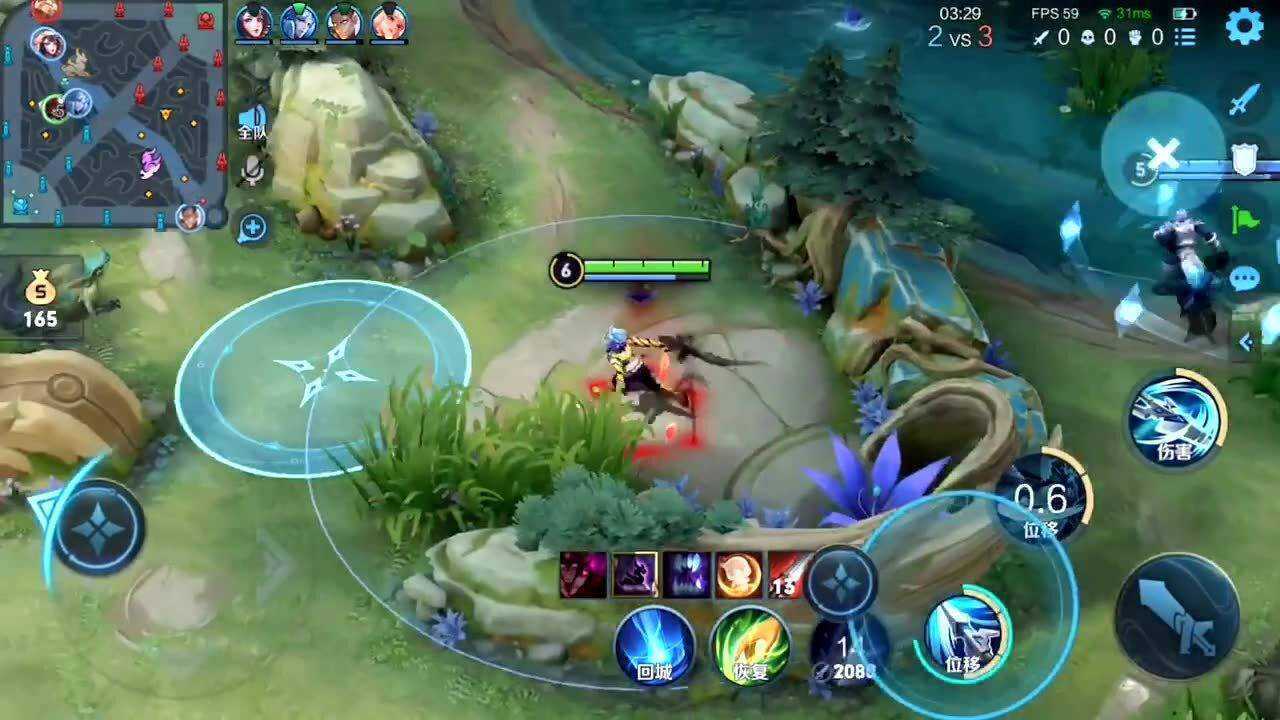Cast the 伤害 damage skill

(1176, 418)
